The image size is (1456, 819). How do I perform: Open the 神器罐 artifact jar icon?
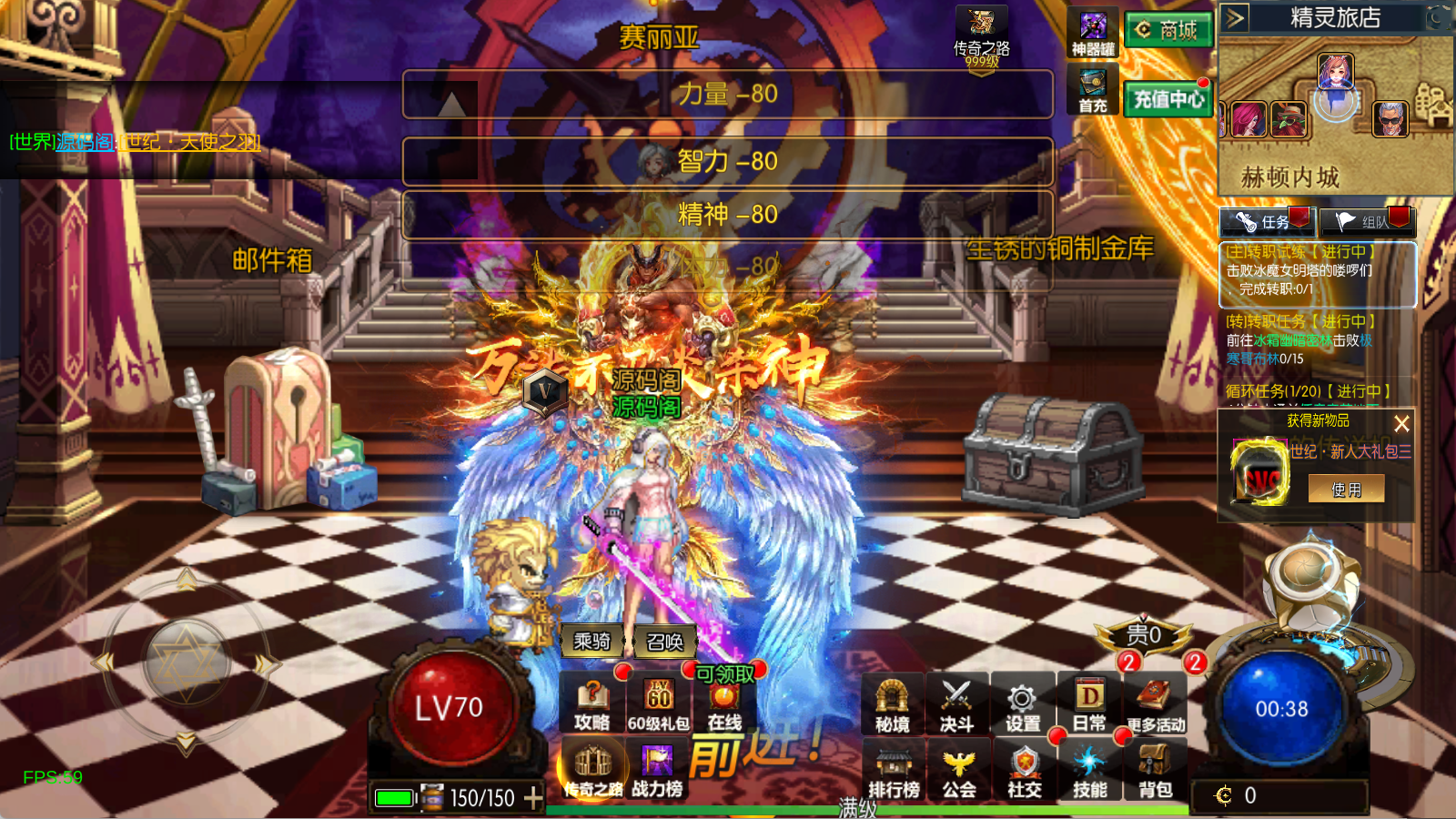pos(1093,34)
